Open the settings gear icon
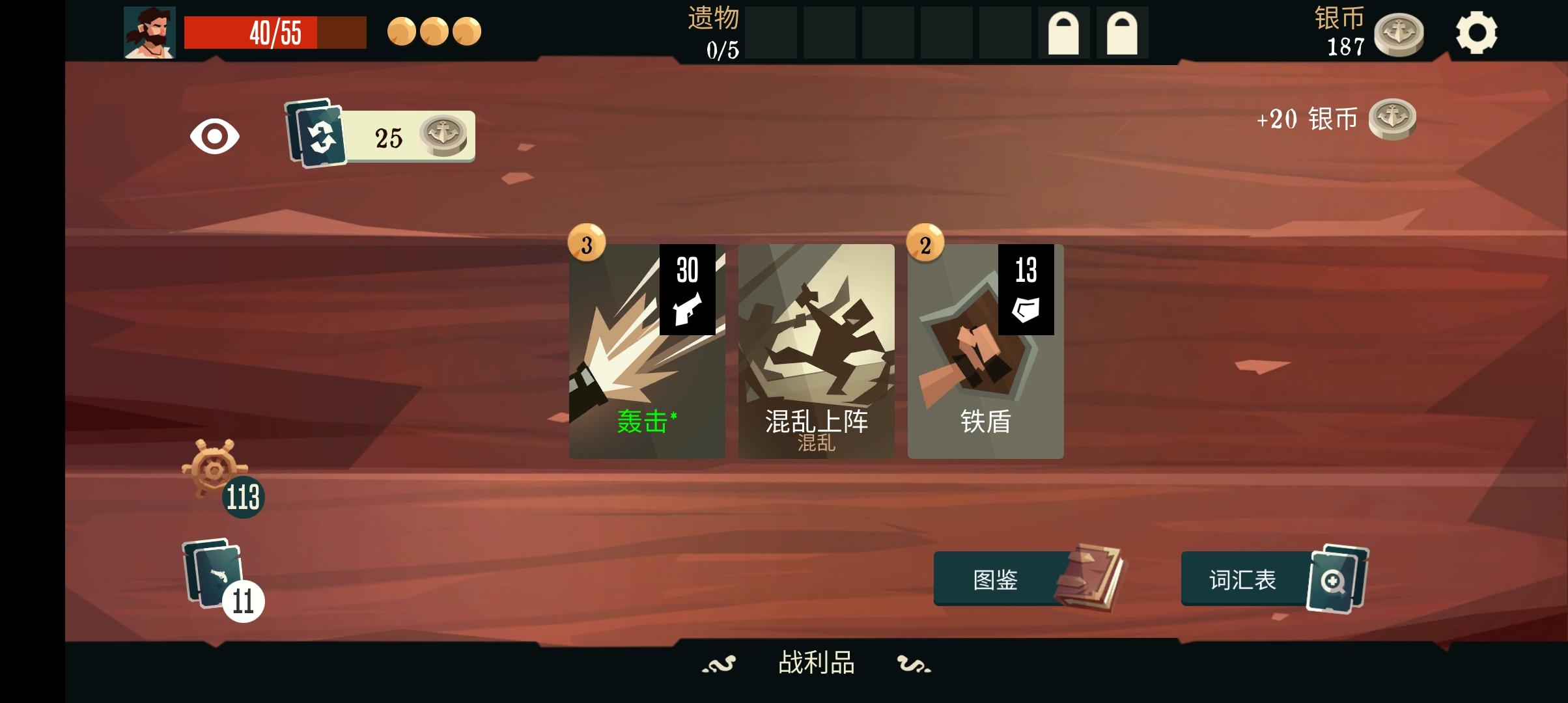Image resolution: width=1568 pixels, height=703 pixels. click(1477, 31)
